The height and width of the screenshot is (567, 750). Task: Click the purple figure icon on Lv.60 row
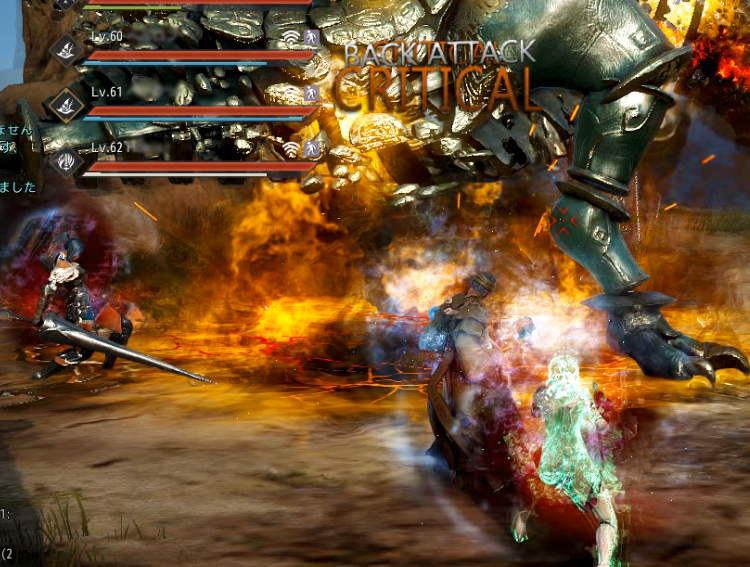(311, 38)
